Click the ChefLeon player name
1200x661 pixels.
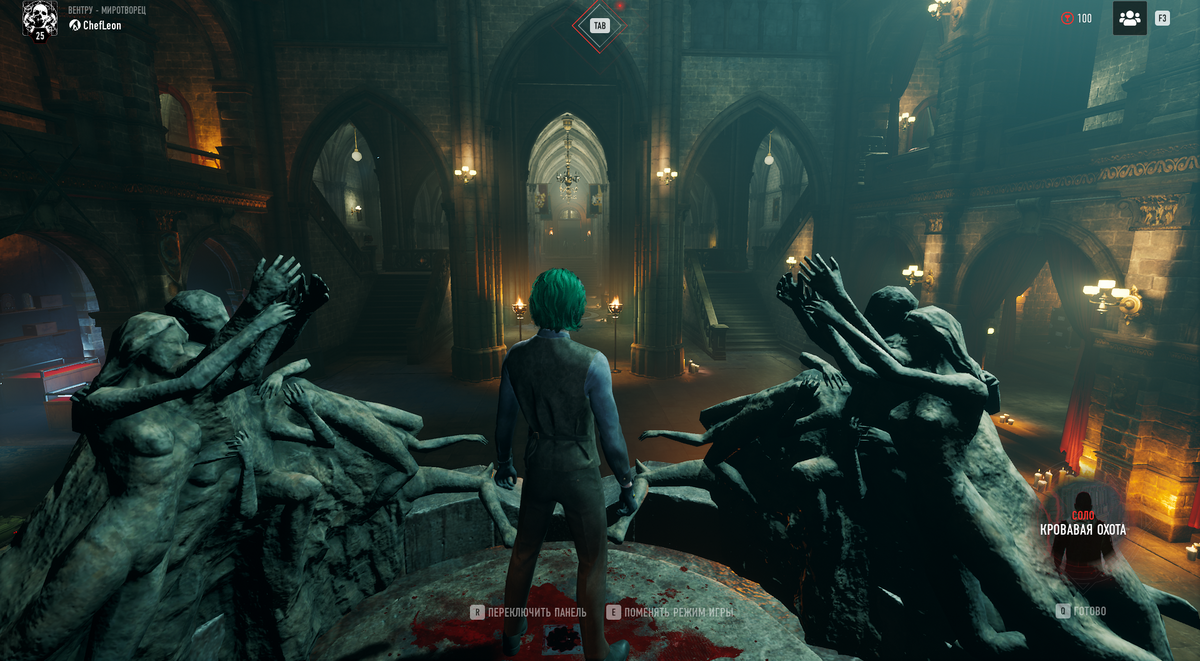(101, 26)
